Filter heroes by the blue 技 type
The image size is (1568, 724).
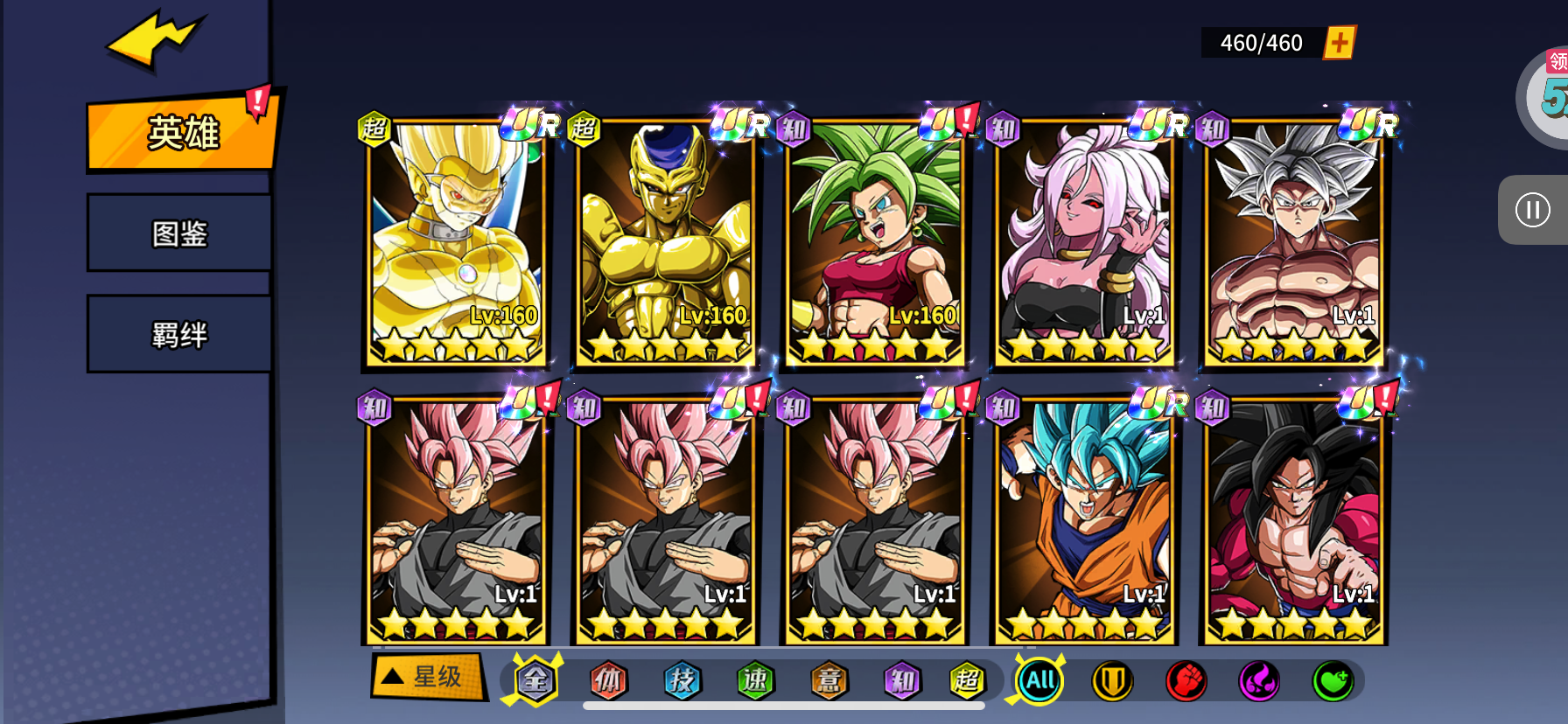click(682, 680)
